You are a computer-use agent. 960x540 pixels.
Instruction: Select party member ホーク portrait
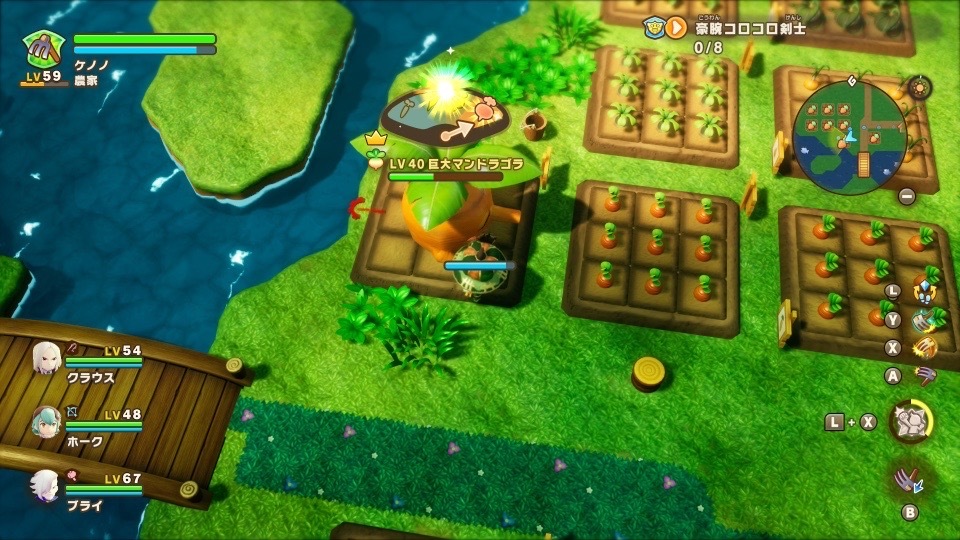coord(46,421)
